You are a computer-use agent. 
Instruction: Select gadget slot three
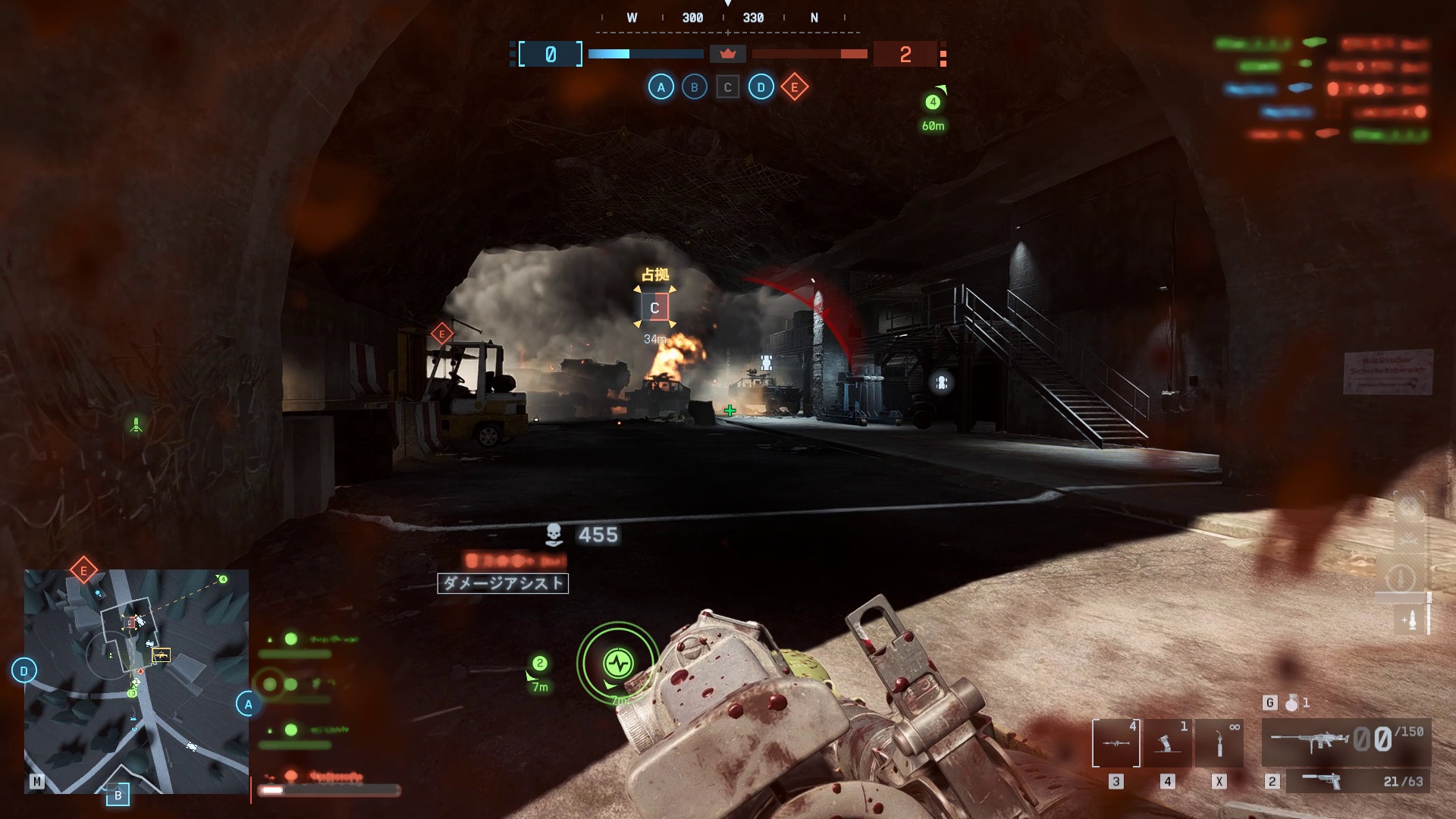(x=1116, y=743)
